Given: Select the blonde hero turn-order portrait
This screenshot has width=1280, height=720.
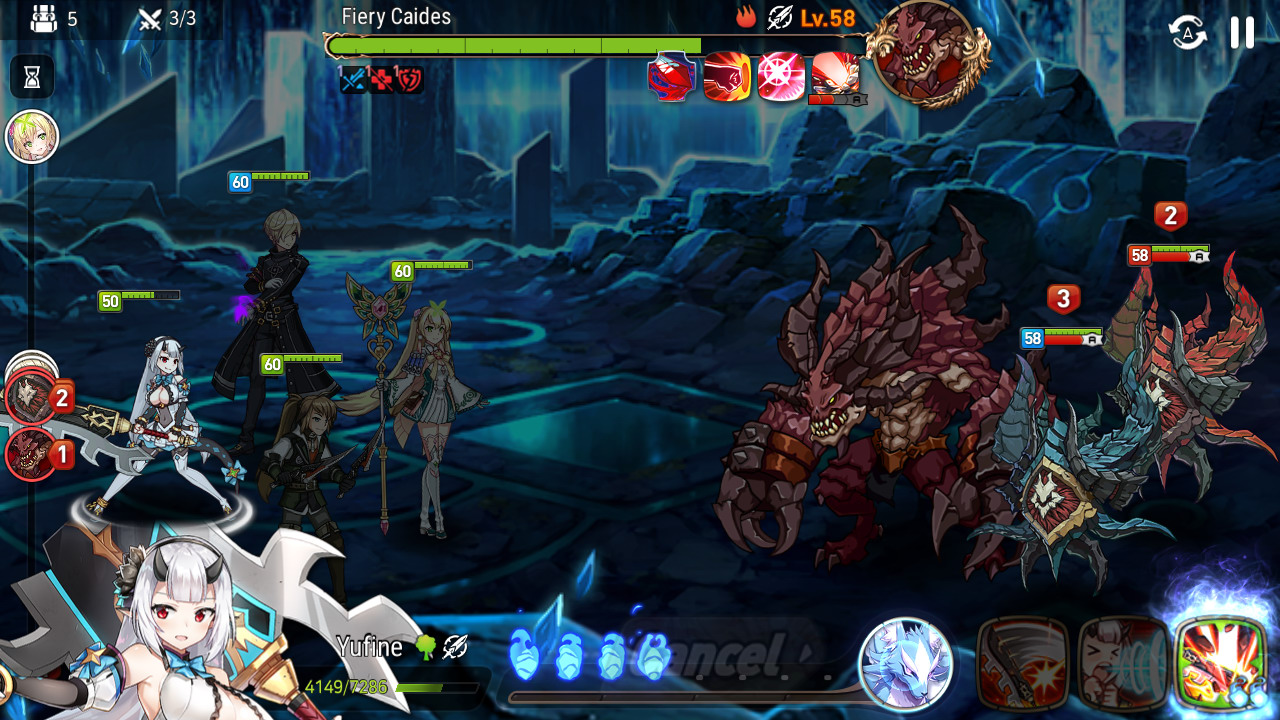Looking at the screenshot, I should (x=32, y=137).
